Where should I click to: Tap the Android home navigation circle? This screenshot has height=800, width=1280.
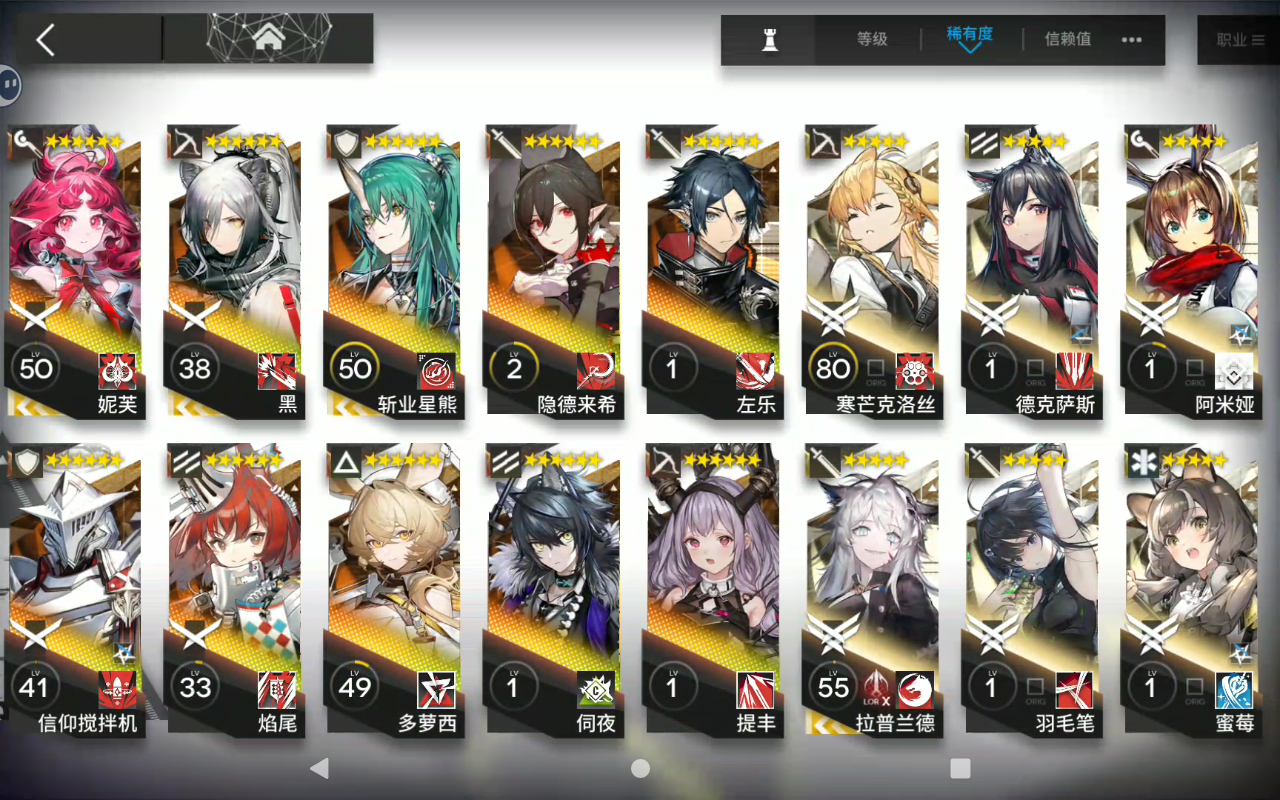click(639, 766)
